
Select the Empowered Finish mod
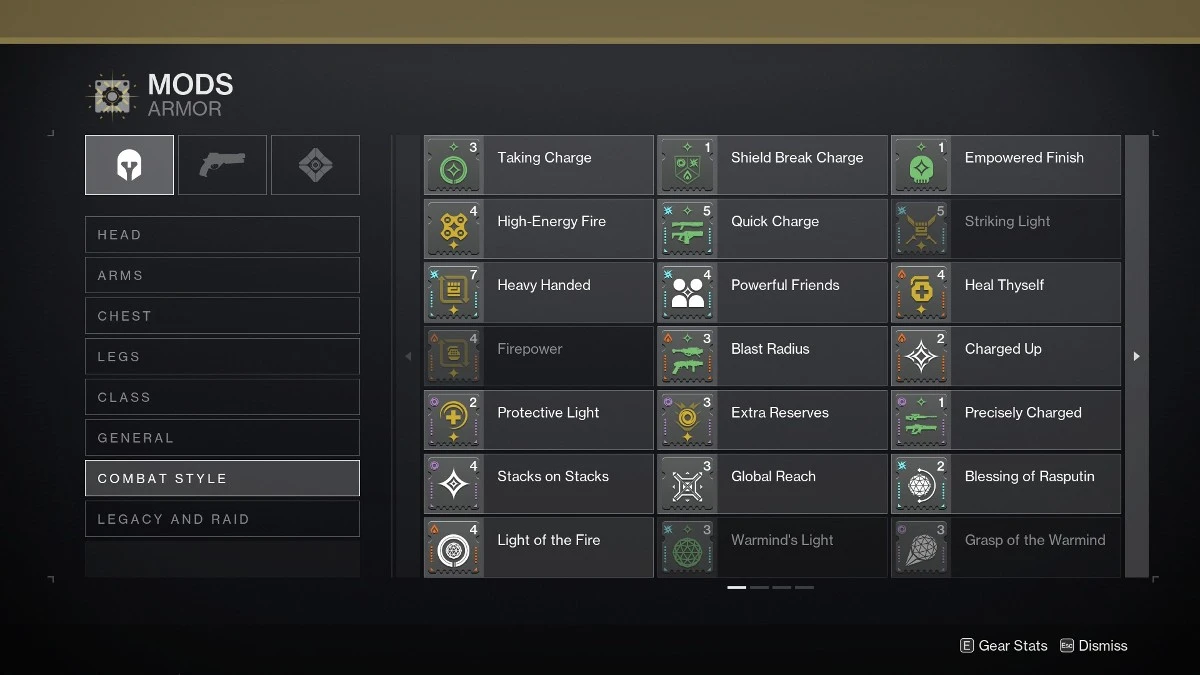[x=1006, y=165]
